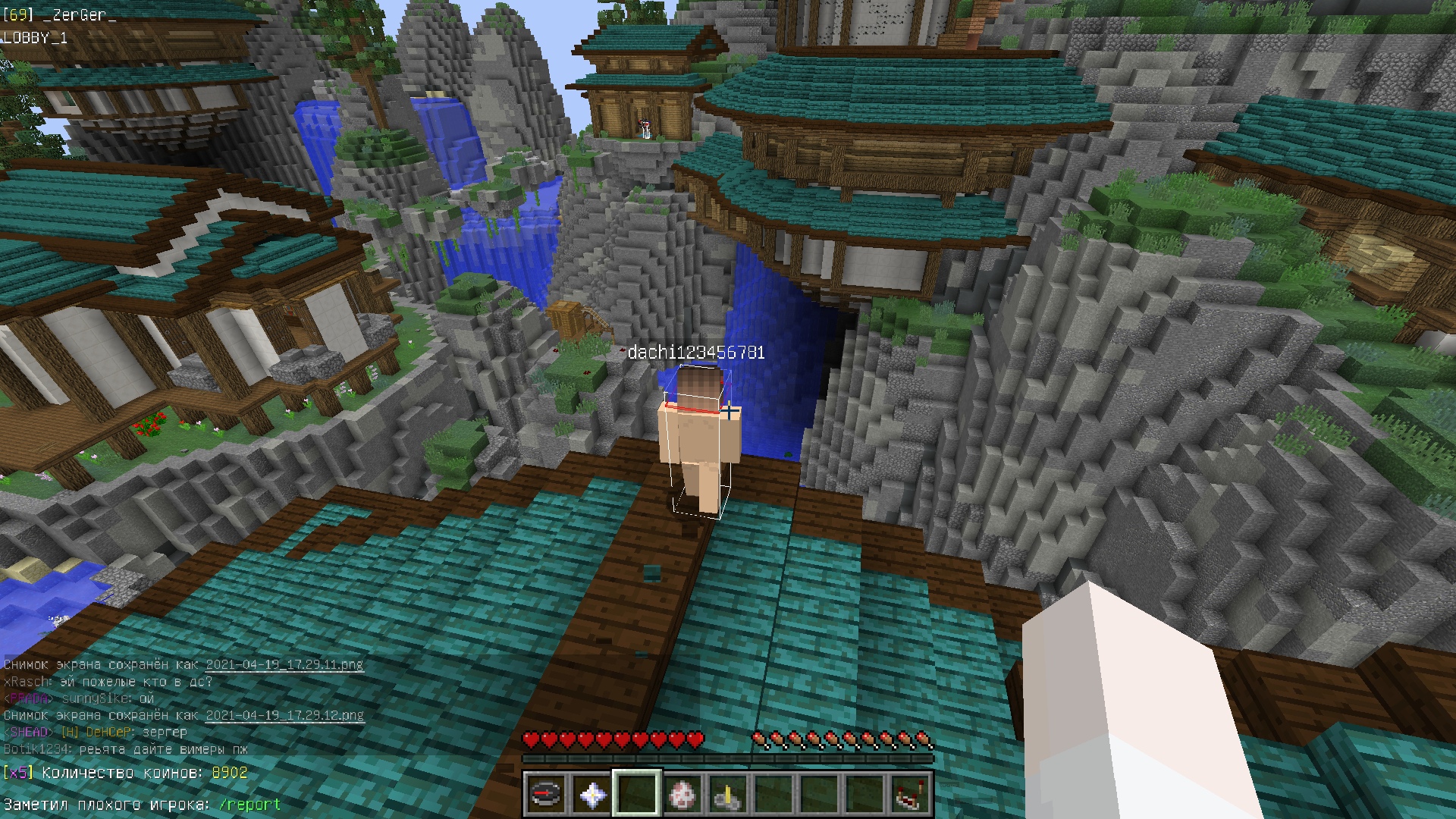Click the Botik1234 chat message

126,749
